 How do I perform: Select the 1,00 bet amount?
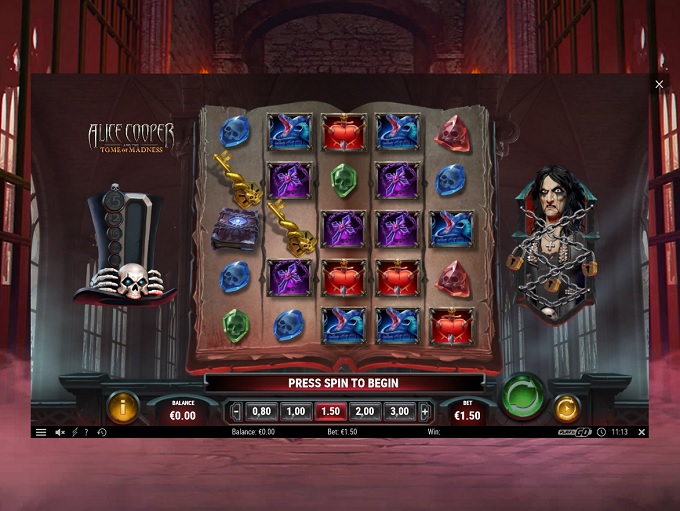(x=296, y=411)
